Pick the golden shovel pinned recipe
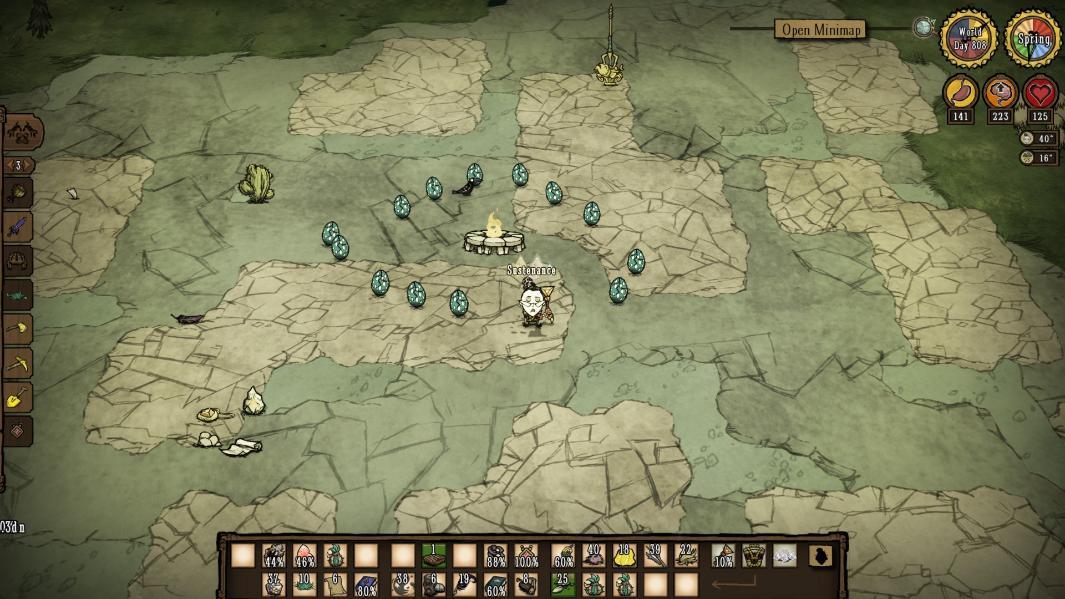This screenshot has width=1065, height=599. (x=19, y=397)
